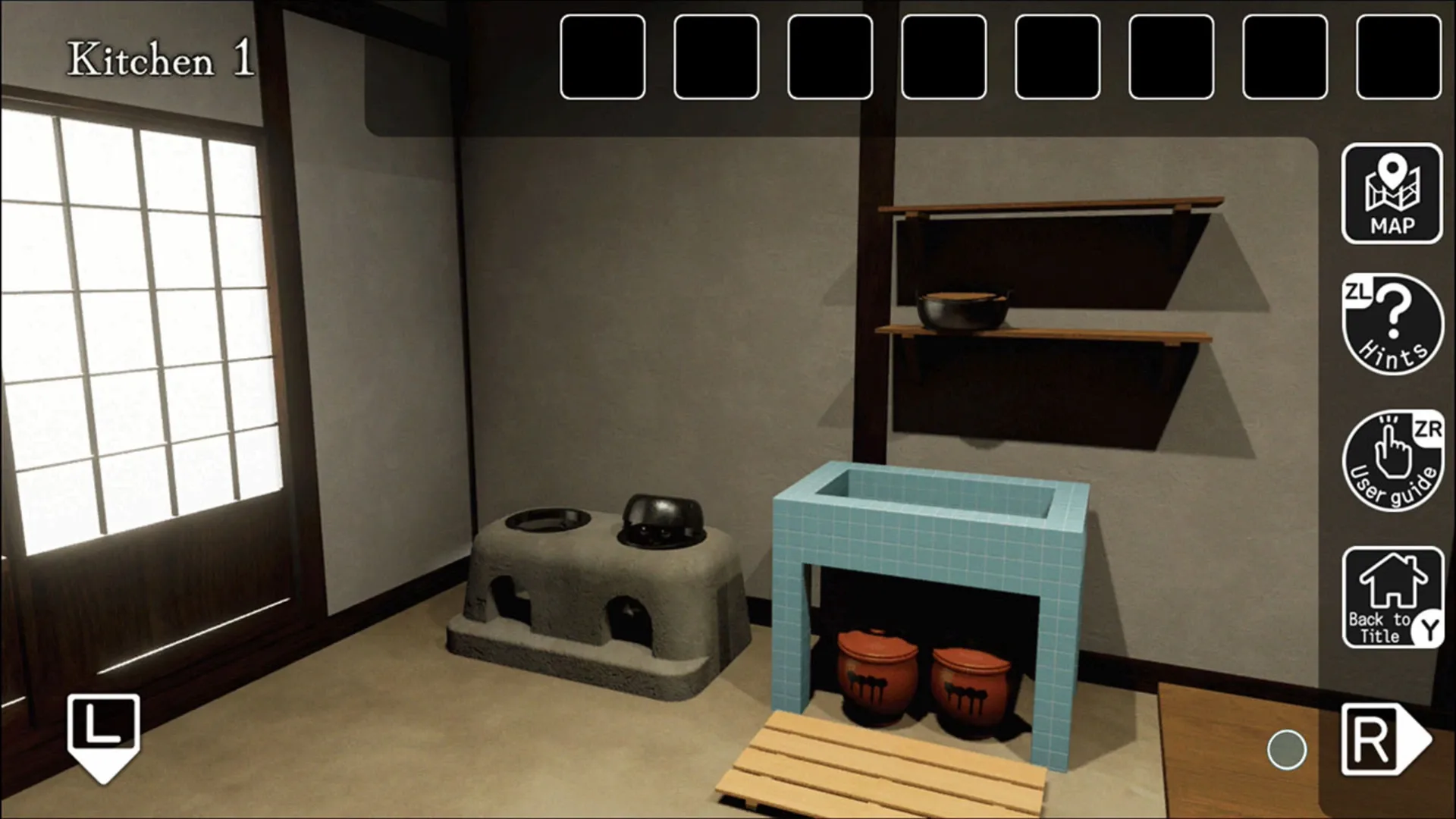Click Back to Title

tap(1394, 599)
